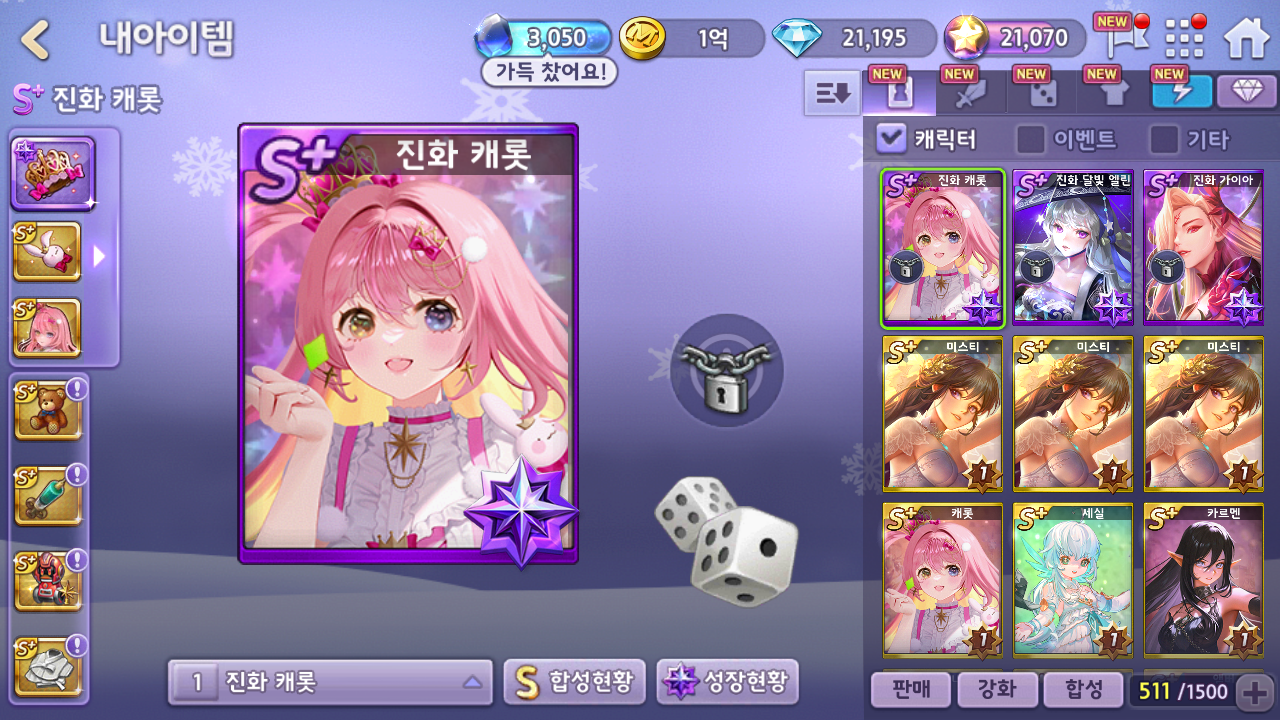Switch to the sword equipment tab
This screenshot has height=720, width=1280.
click(x=970, y=93)
